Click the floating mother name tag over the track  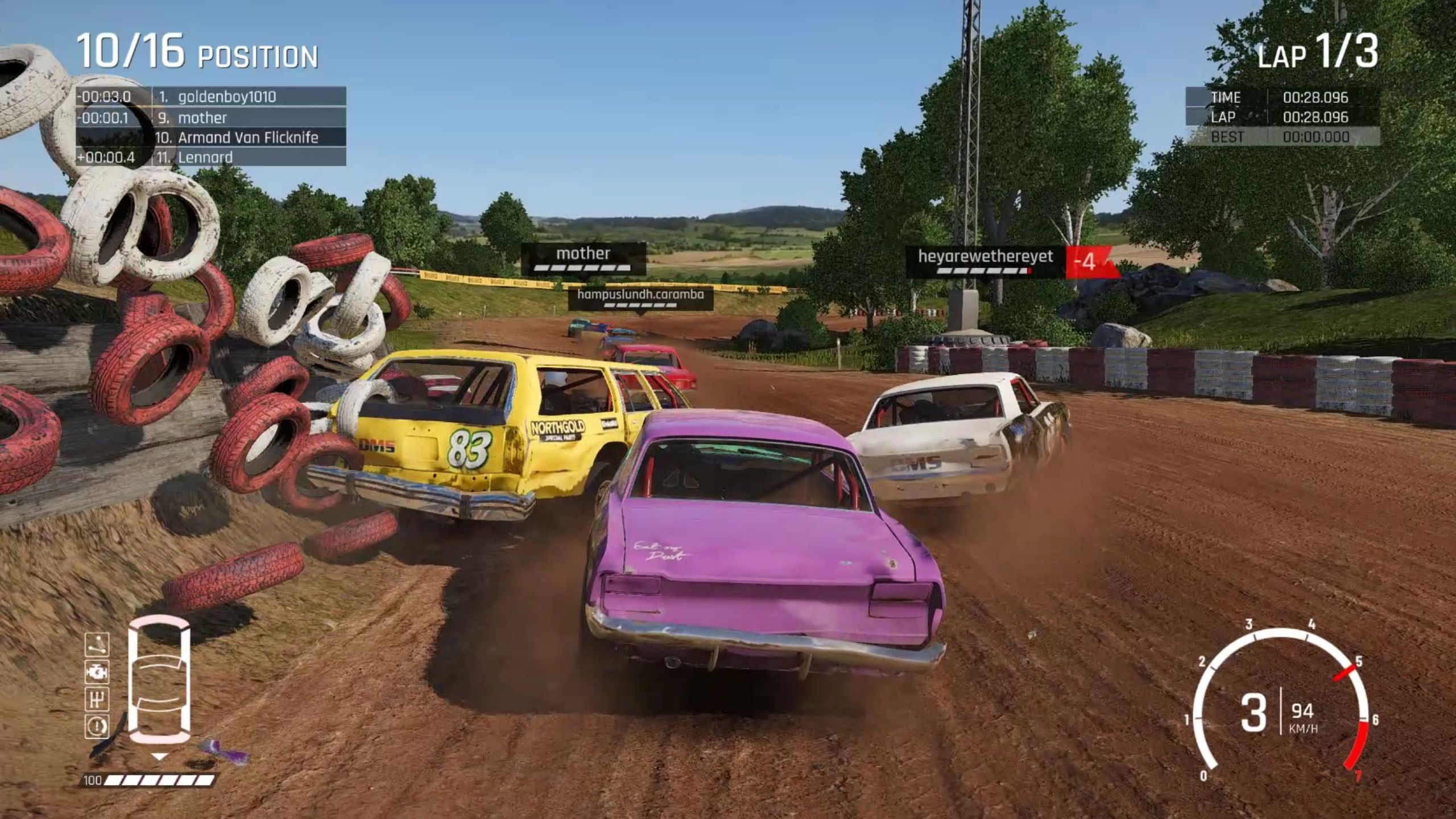point(583,257)
